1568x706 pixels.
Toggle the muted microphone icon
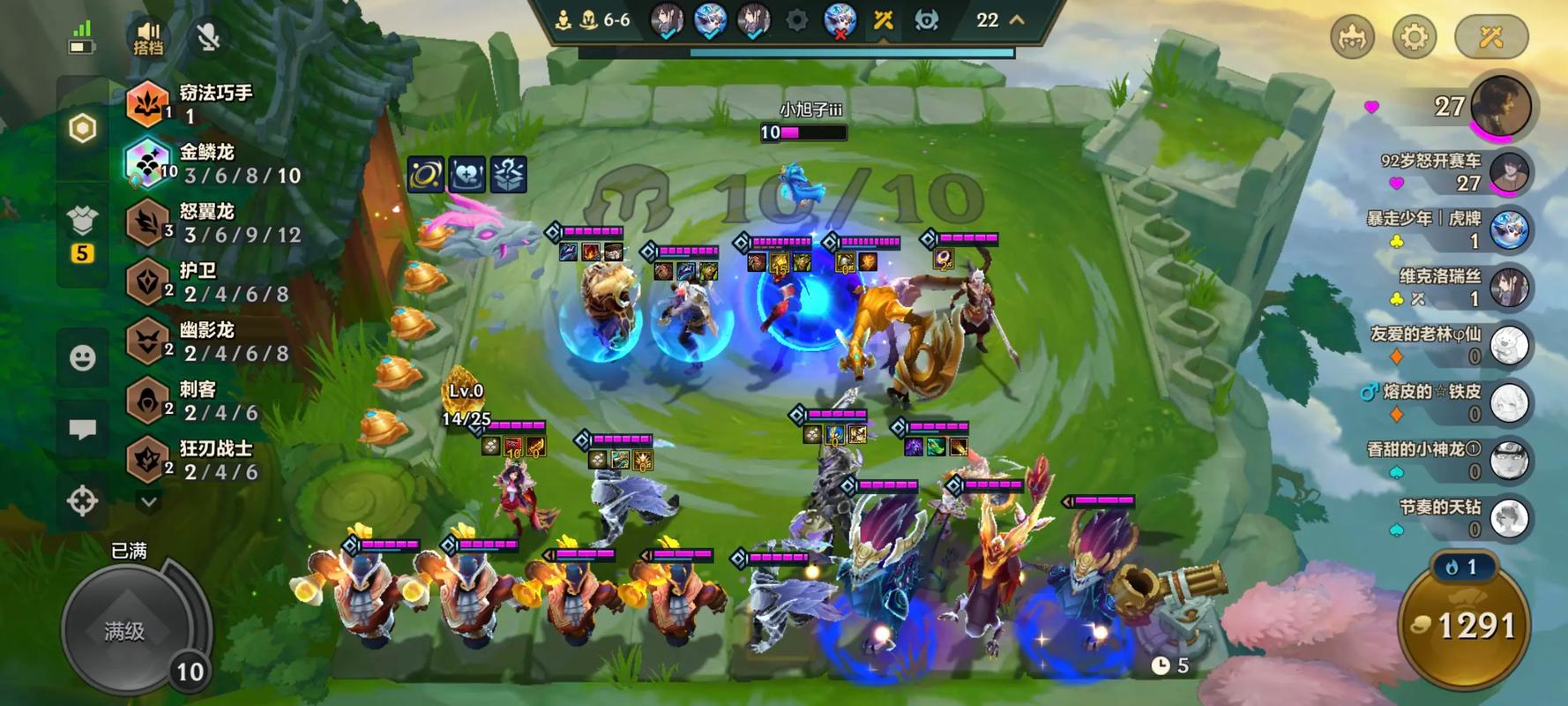pos(208,37)
